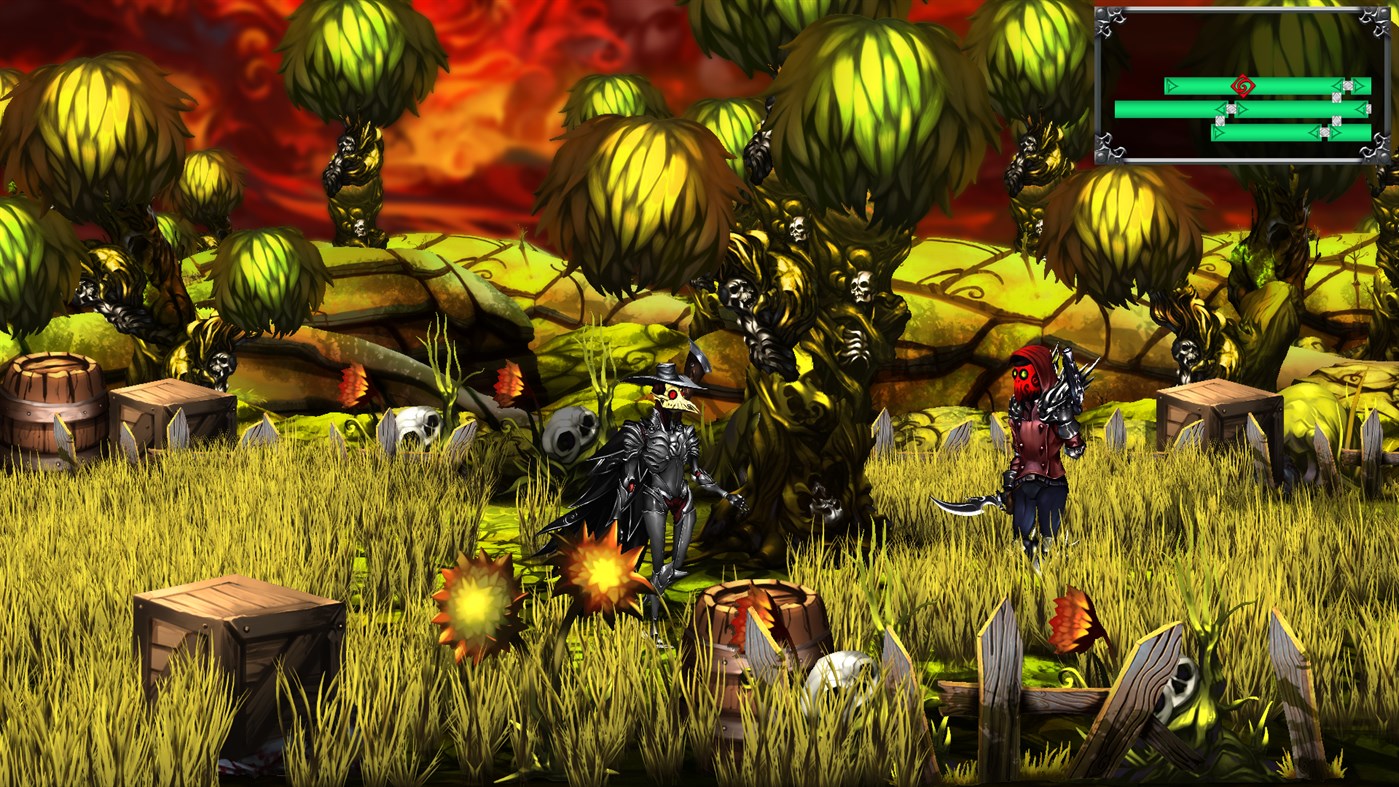Toggle the middle bar's left diamond node

(x=1231, y=109)
